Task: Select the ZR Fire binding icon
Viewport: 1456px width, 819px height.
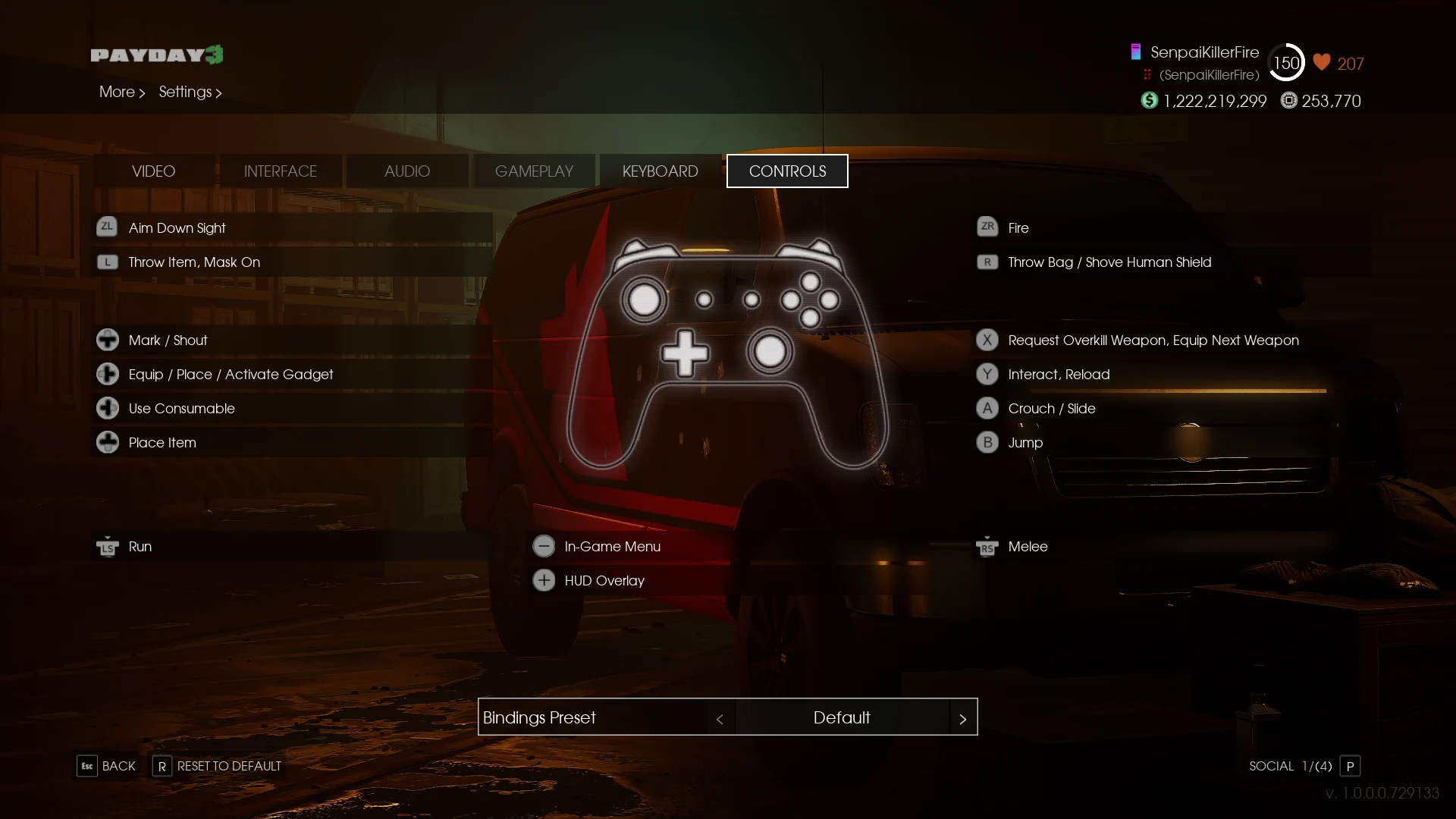Action: (987, 227)
